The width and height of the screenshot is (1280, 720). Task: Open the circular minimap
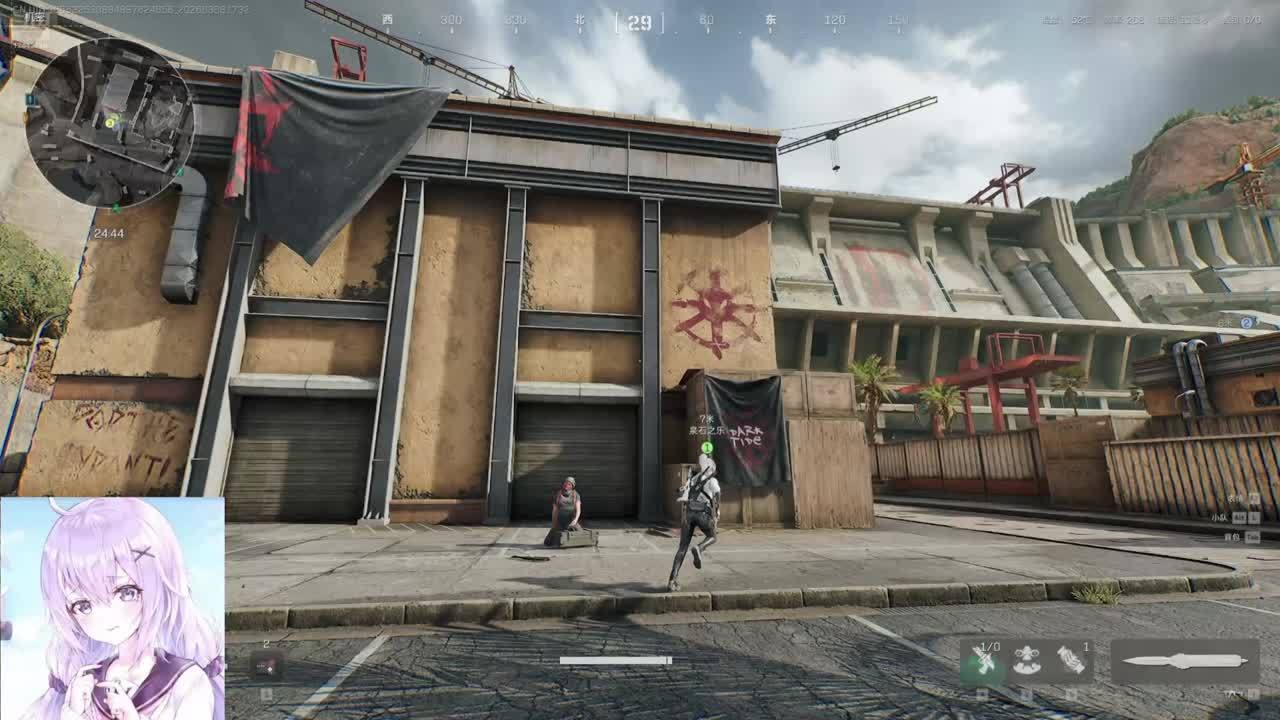(x=110, y=122)
